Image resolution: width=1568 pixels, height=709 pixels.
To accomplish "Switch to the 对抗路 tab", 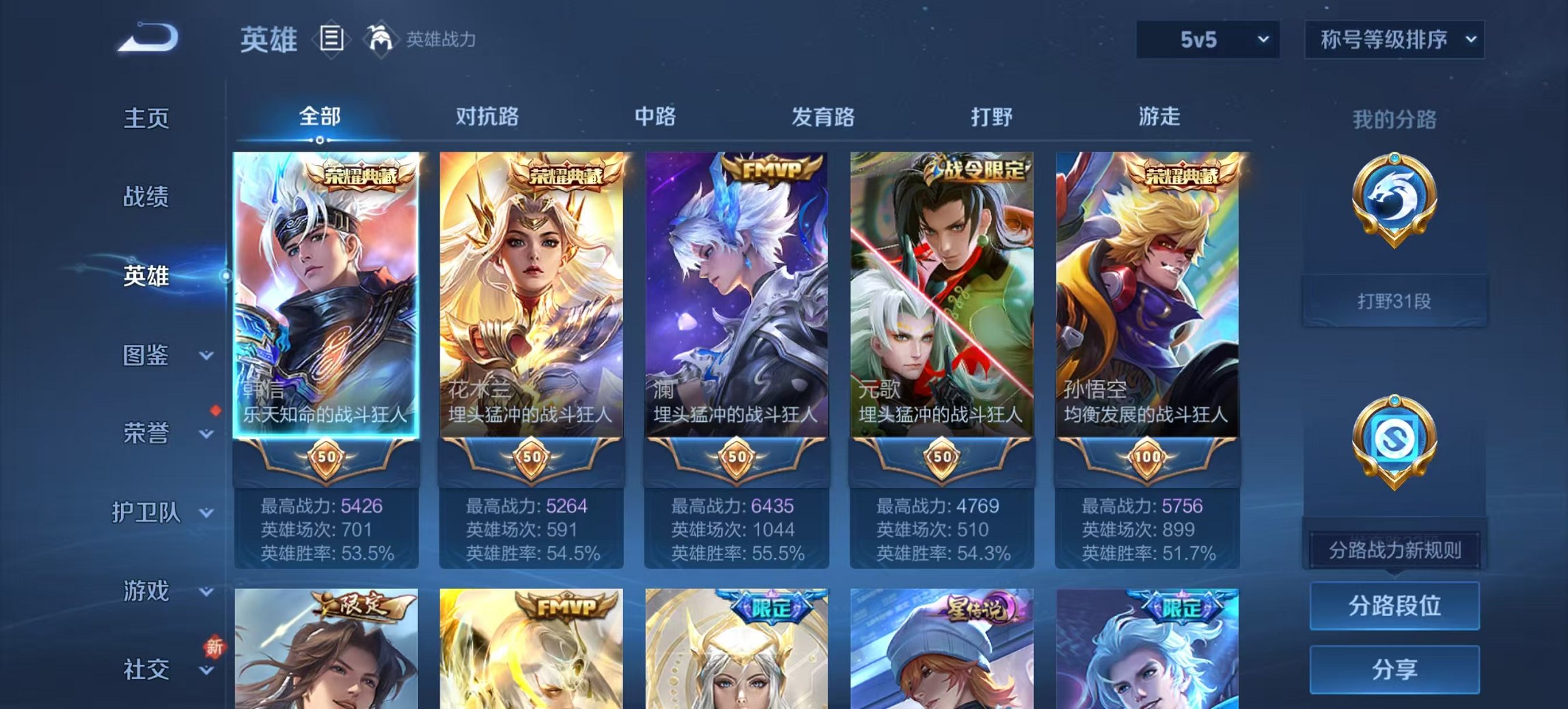I will pos(487,118).
